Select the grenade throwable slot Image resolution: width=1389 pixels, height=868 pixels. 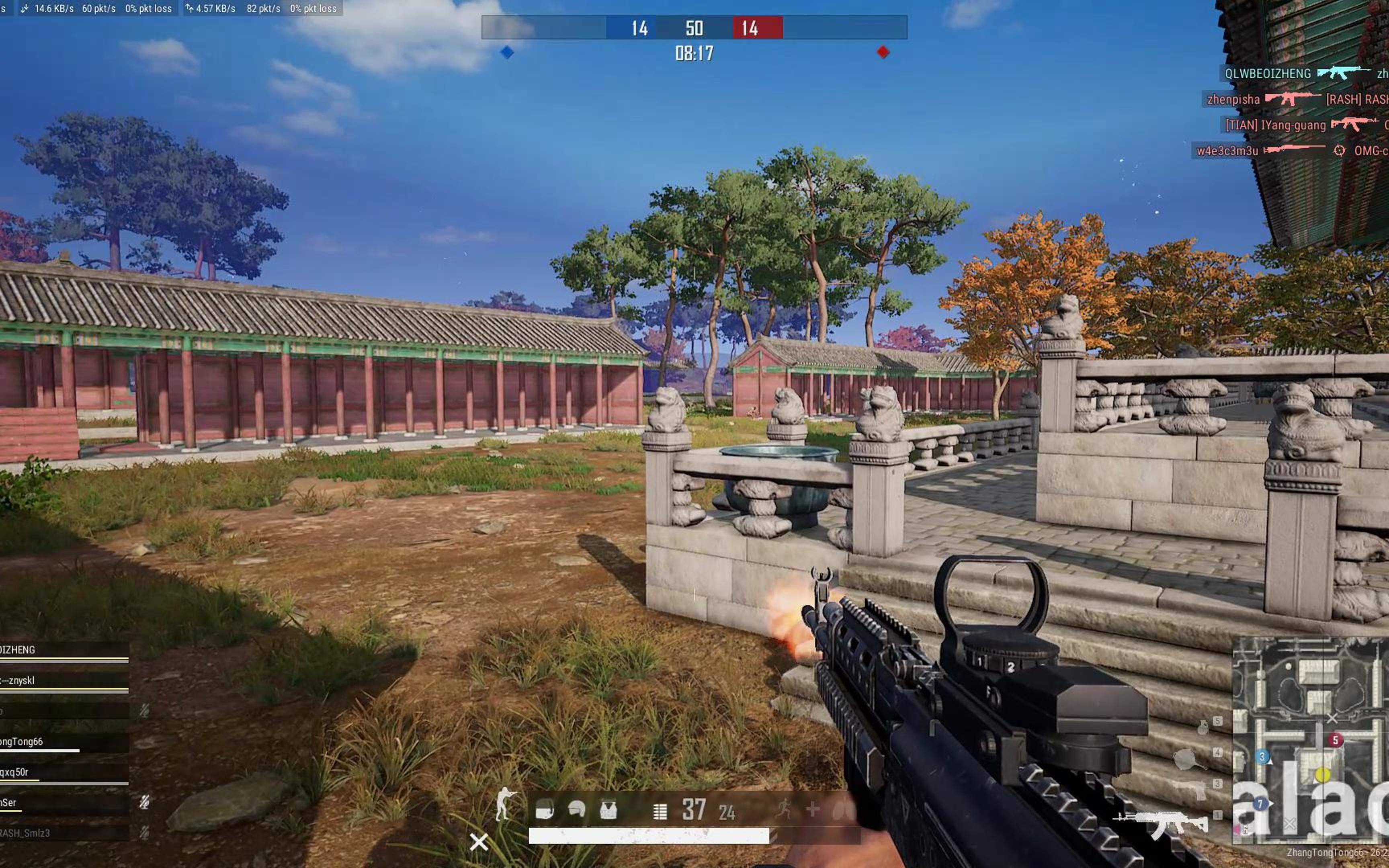1203,727
